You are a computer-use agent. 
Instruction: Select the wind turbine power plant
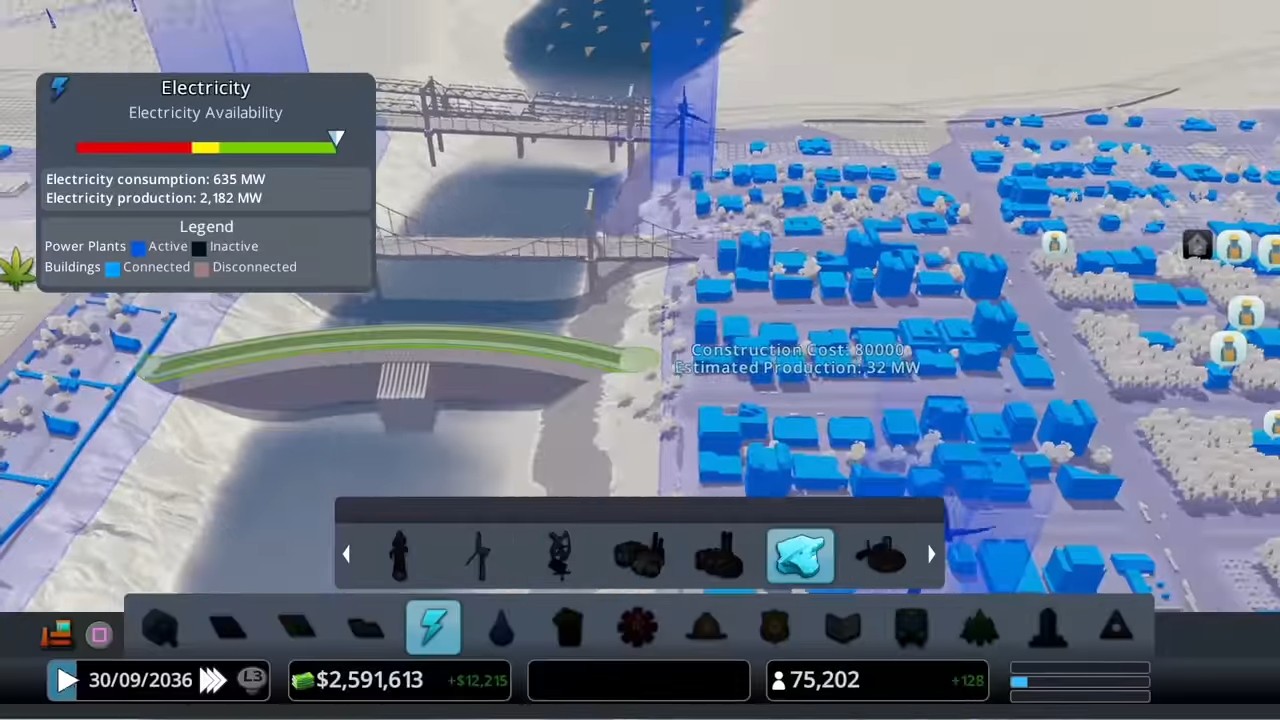478,555
